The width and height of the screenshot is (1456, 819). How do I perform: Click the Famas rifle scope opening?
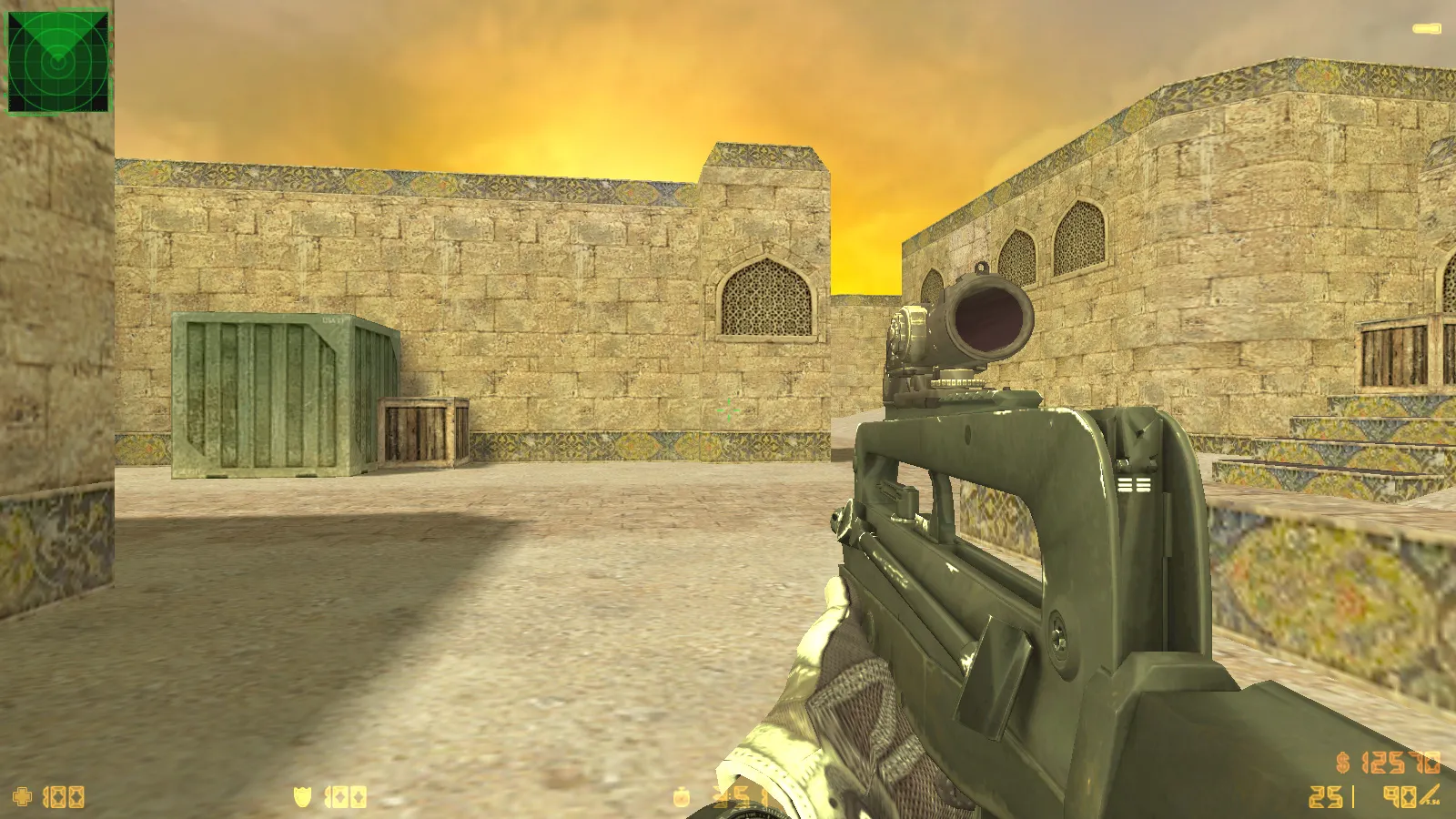coord(992,323)
